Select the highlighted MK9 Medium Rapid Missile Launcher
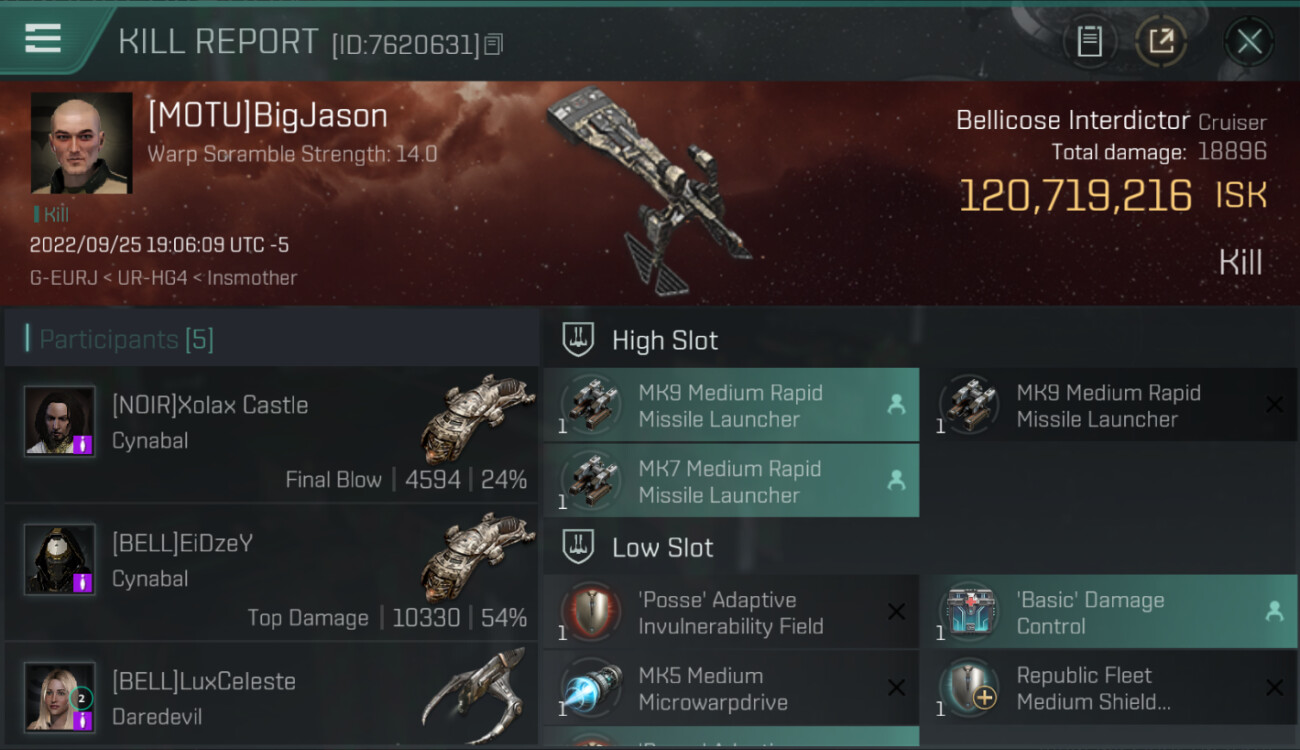This screenshot has height=750, width=1300. click(731, 405)
